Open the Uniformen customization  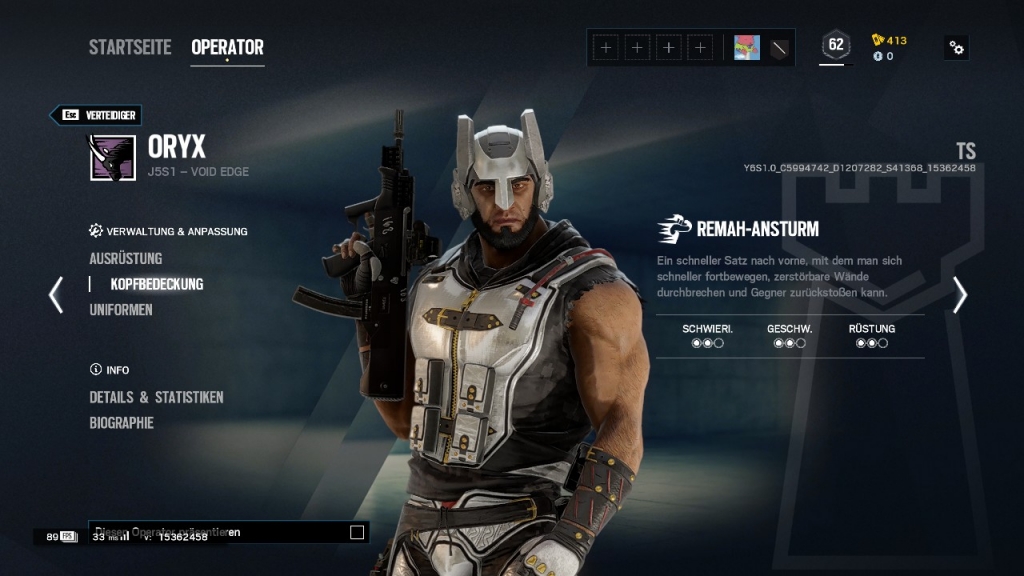121,310
